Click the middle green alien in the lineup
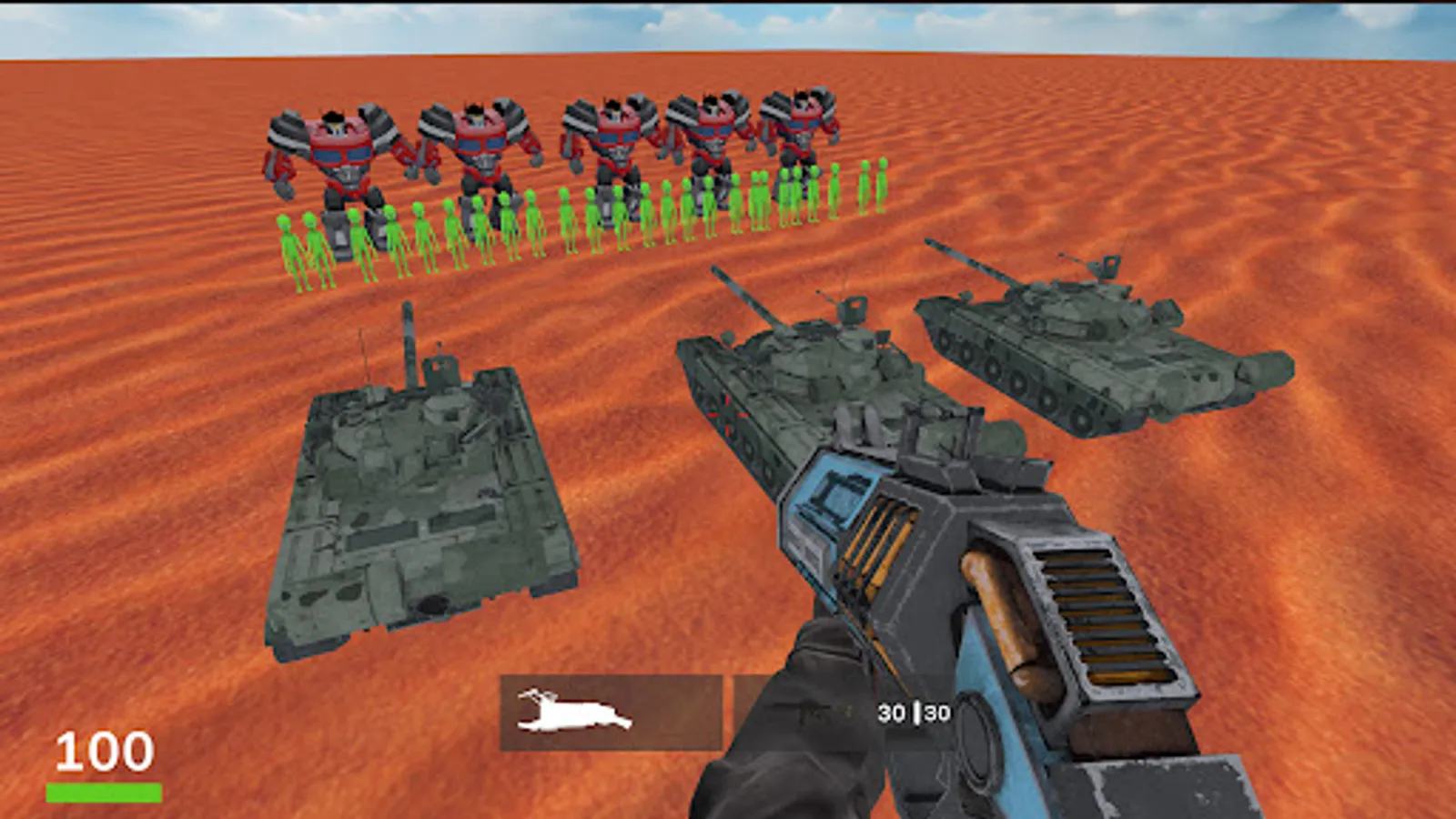The image size is (1456, 819). (591, 218)
